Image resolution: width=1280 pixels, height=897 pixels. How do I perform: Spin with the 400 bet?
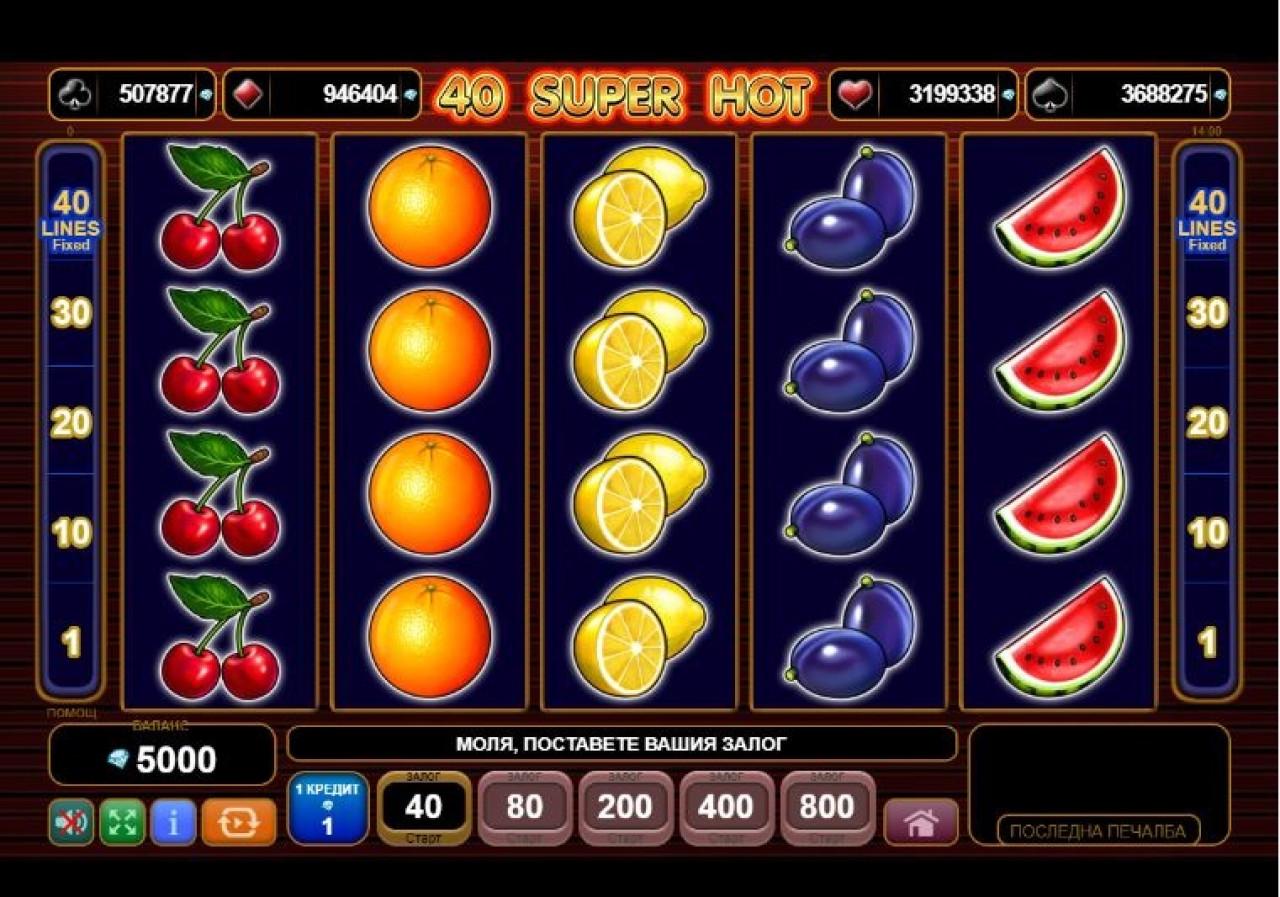click(x=726, y=808)
